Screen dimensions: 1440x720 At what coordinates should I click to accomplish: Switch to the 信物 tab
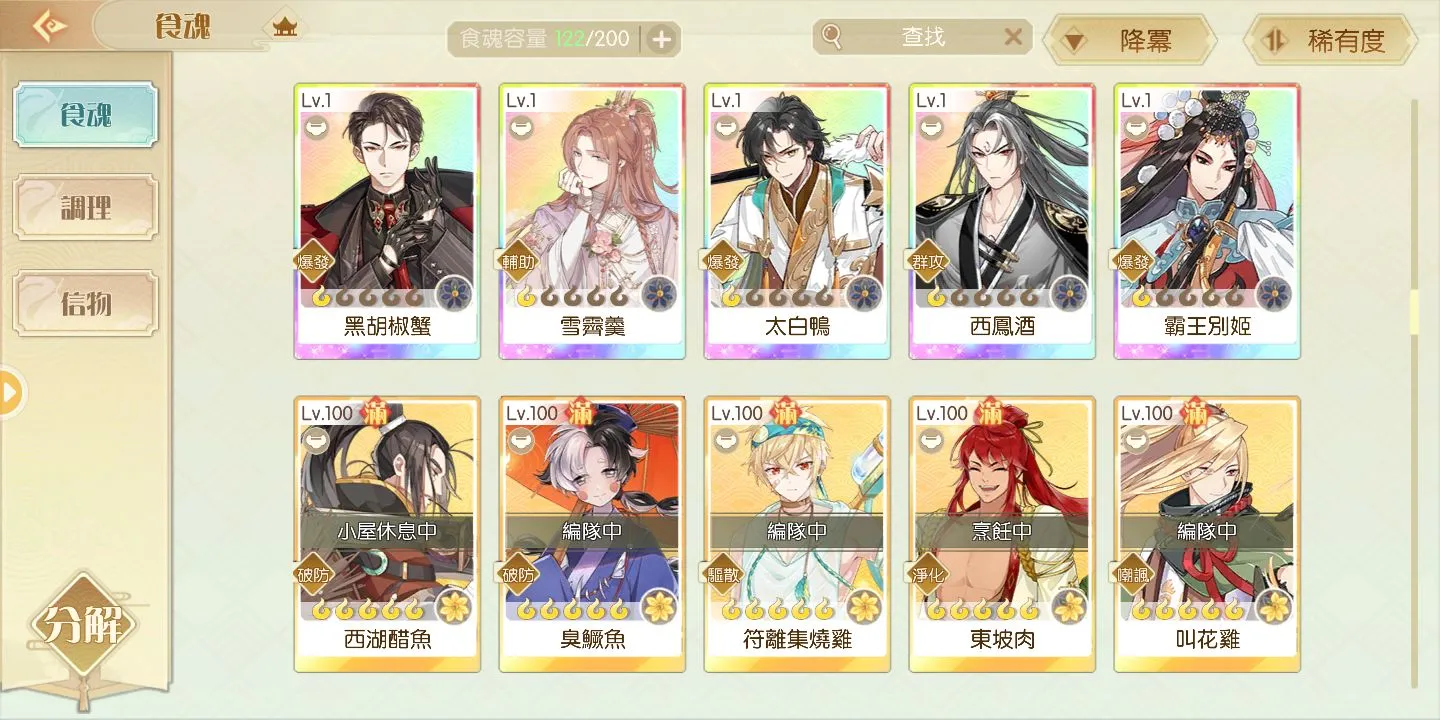tap(85, 302)
